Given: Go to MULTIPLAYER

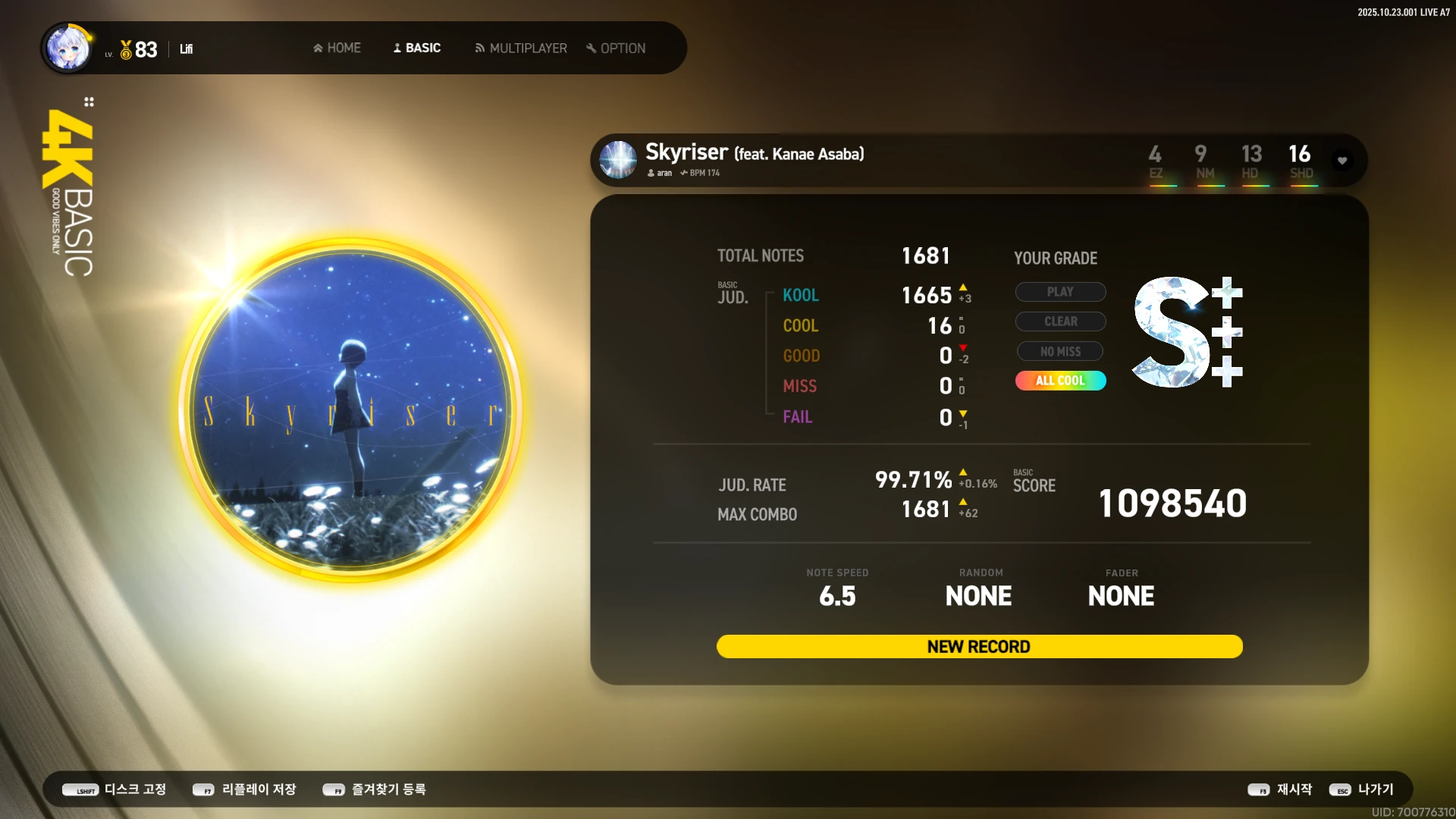Looking at the screenshot, I should [521, 48].
